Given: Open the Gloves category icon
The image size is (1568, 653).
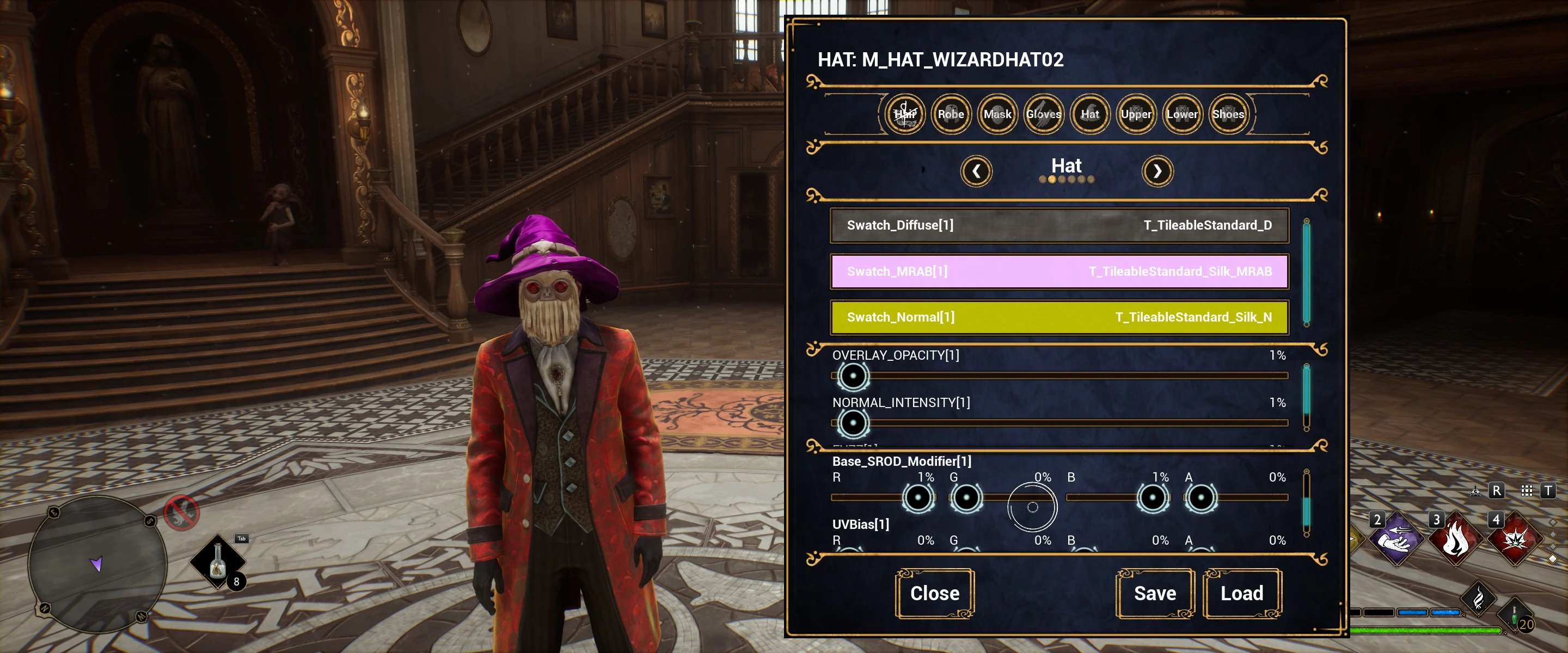Looking at the screenshot, I should tap(1044, 114).
